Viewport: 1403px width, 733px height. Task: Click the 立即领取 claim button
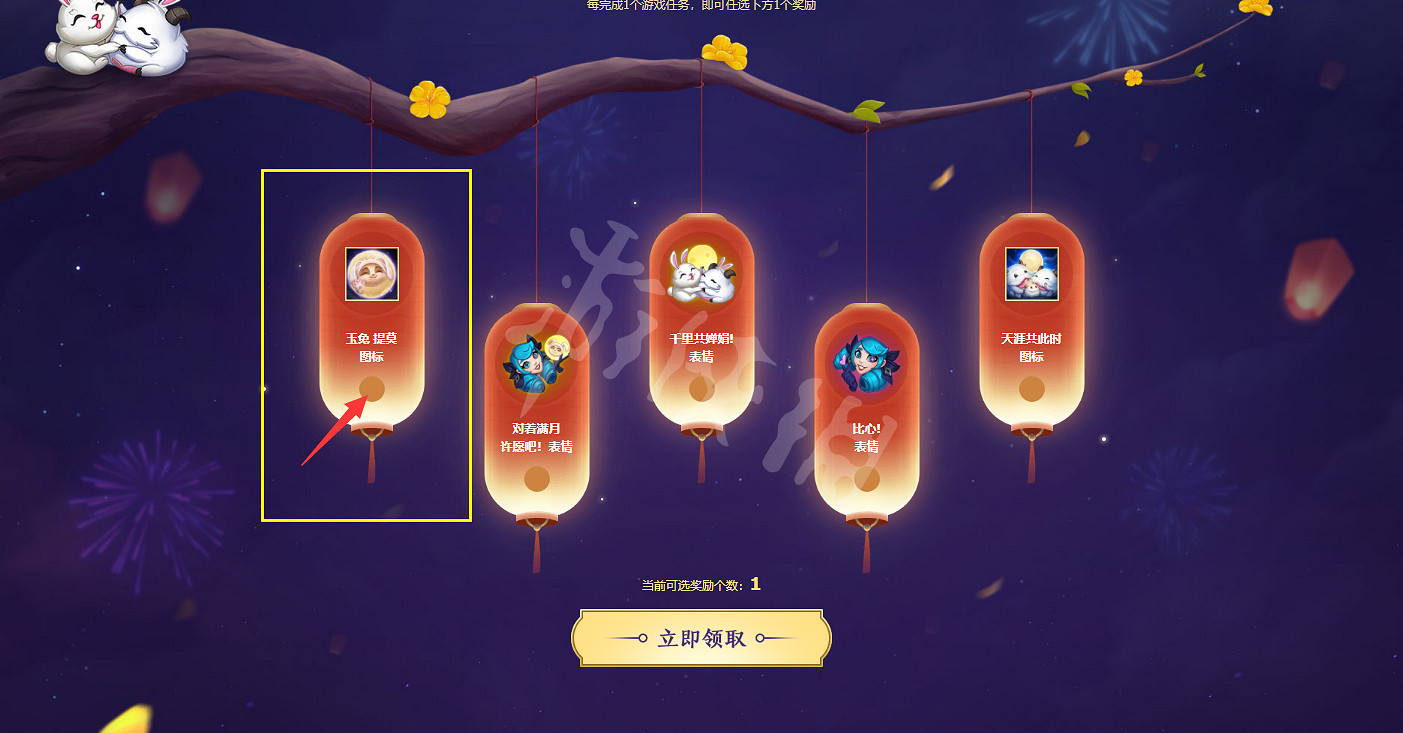(x=700, y=638)
